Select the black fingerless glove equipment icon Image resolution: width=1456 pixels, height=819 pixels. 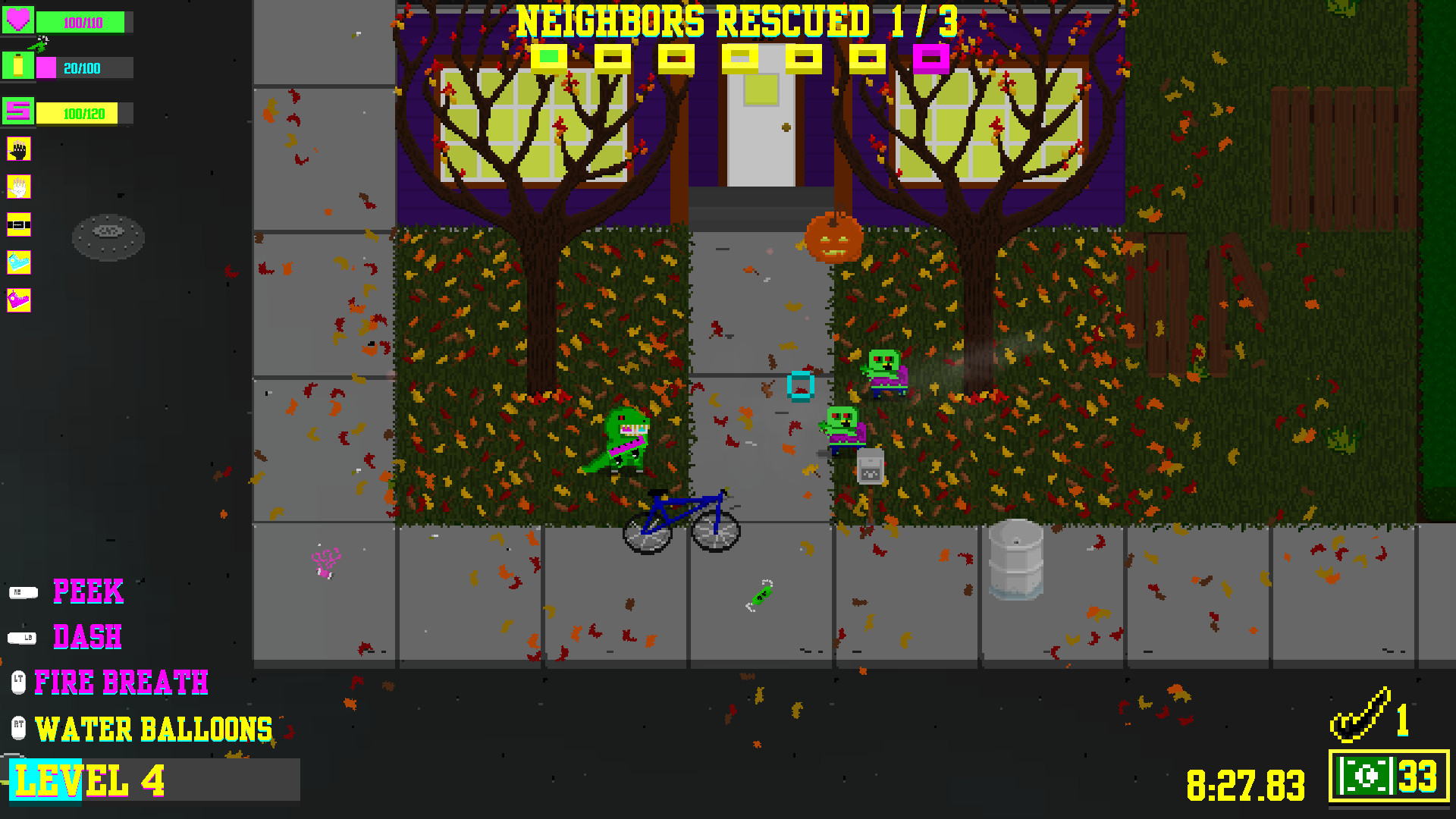pyautogui.click(x=18, y=149)
